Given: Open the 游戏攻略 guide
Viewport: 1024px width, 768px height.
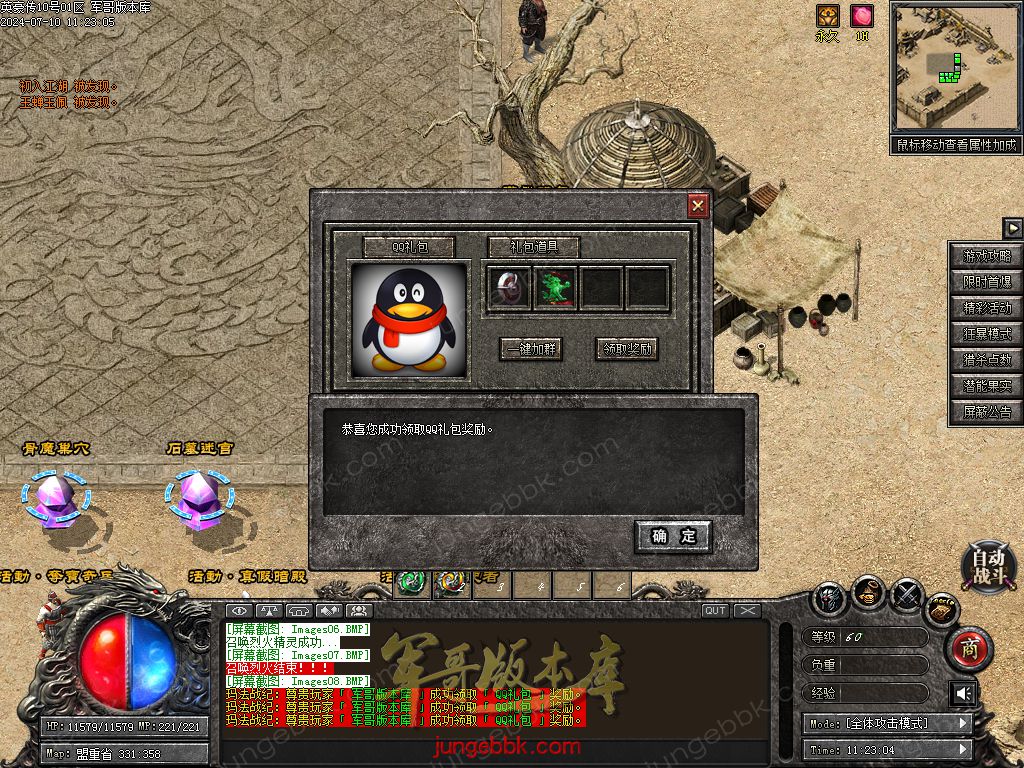Looking at the screenshot, I should click(986, 256).
